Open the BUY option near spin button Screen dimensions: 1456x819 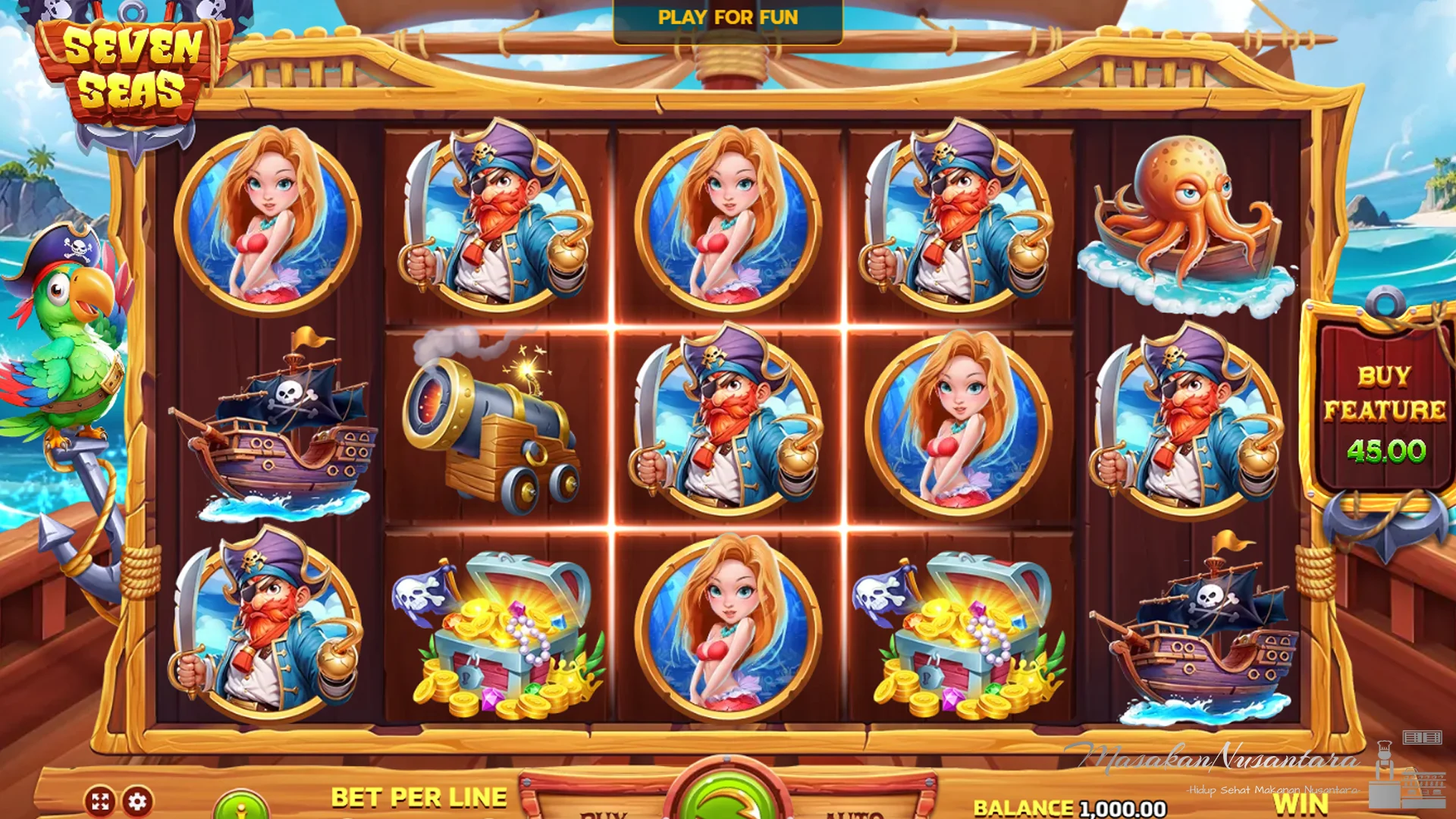pos(603,815)
